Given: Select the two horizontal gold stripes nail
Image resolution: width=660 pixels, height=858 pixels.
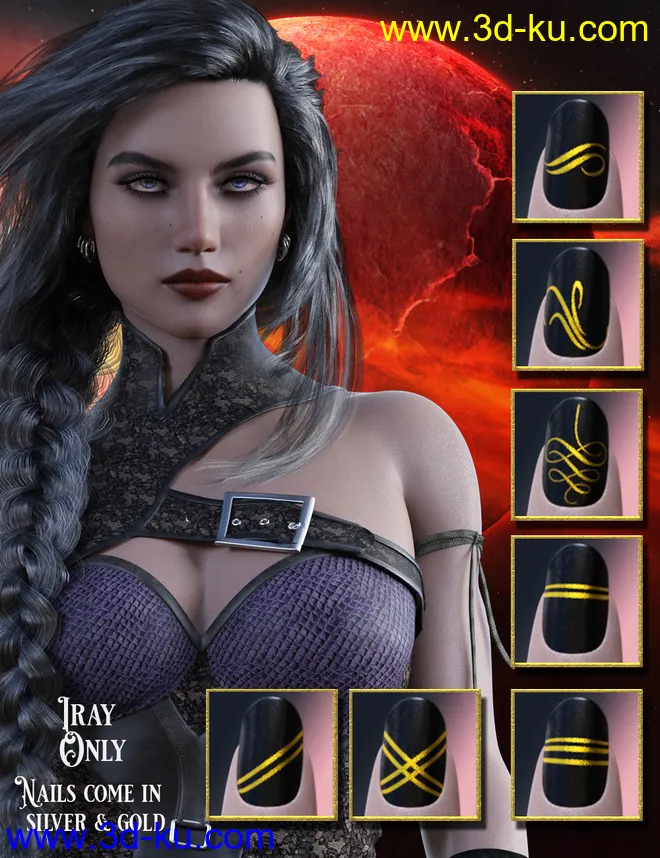Looking at the screenshot, I should (577, 600).
